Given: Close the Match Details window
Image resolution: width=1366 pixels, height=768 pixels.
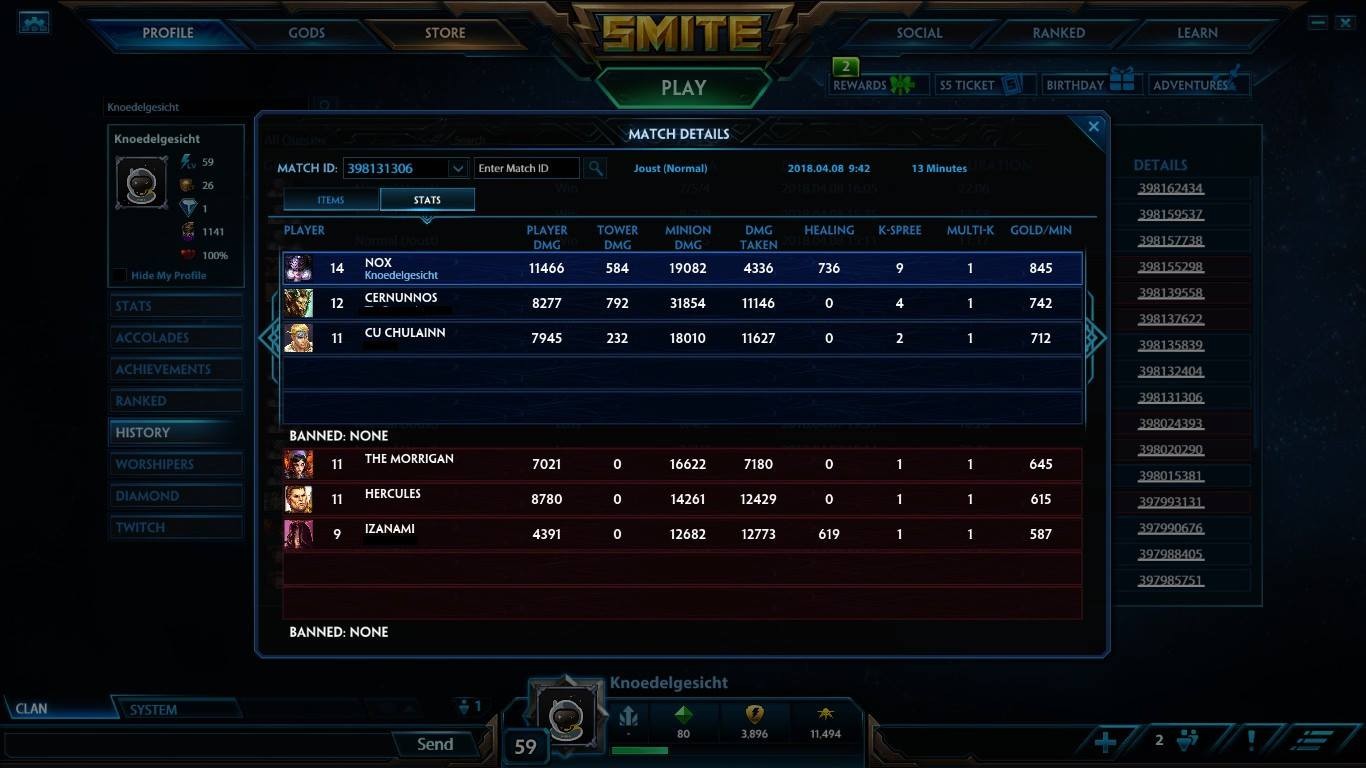Looking at the screenshot, I should pos(1093,127).
